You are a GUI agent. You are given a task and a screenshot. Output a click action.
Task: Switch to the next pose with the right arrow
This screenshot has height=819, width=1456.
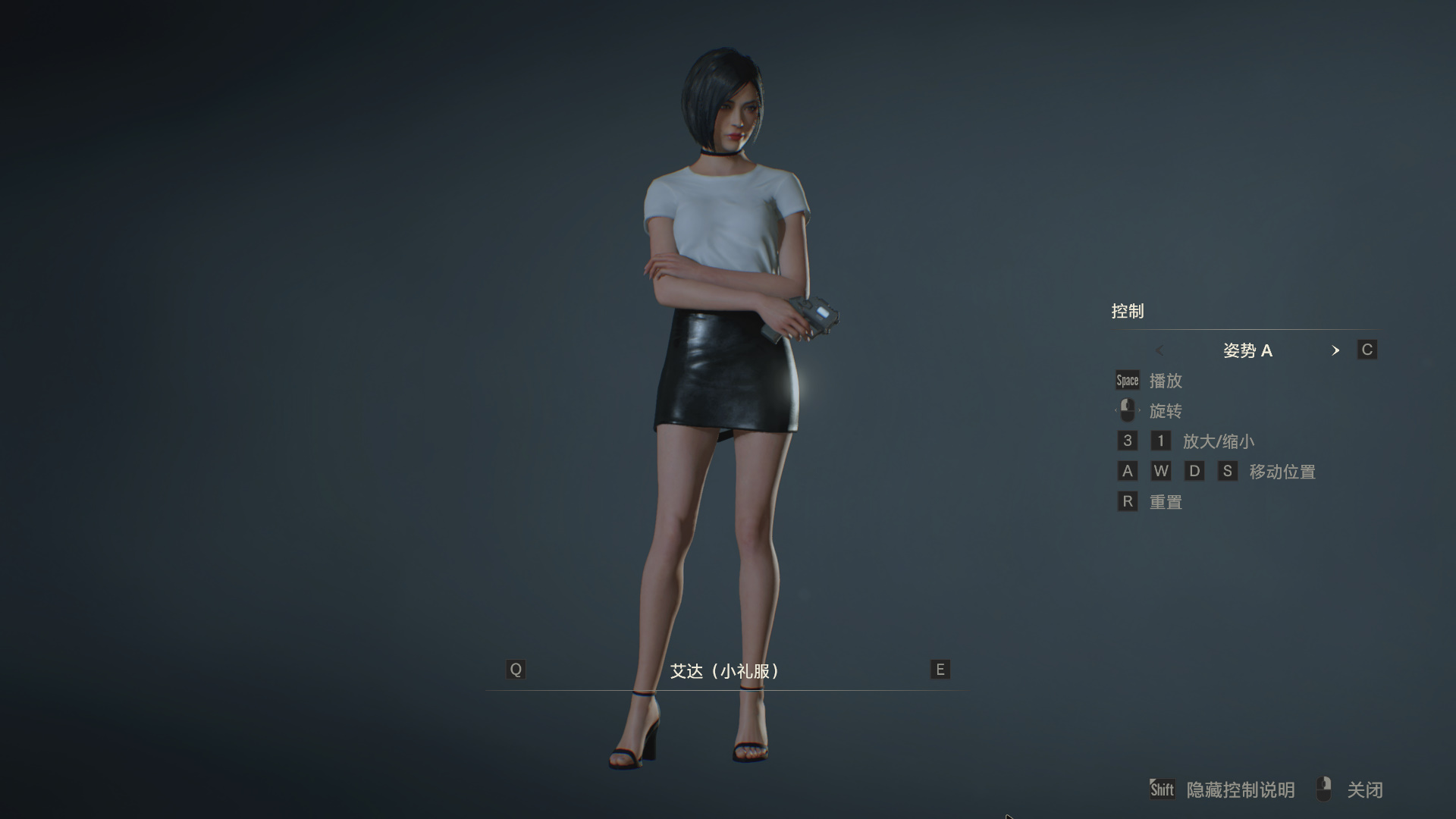pyautogui.click(x=1335, y=350)
